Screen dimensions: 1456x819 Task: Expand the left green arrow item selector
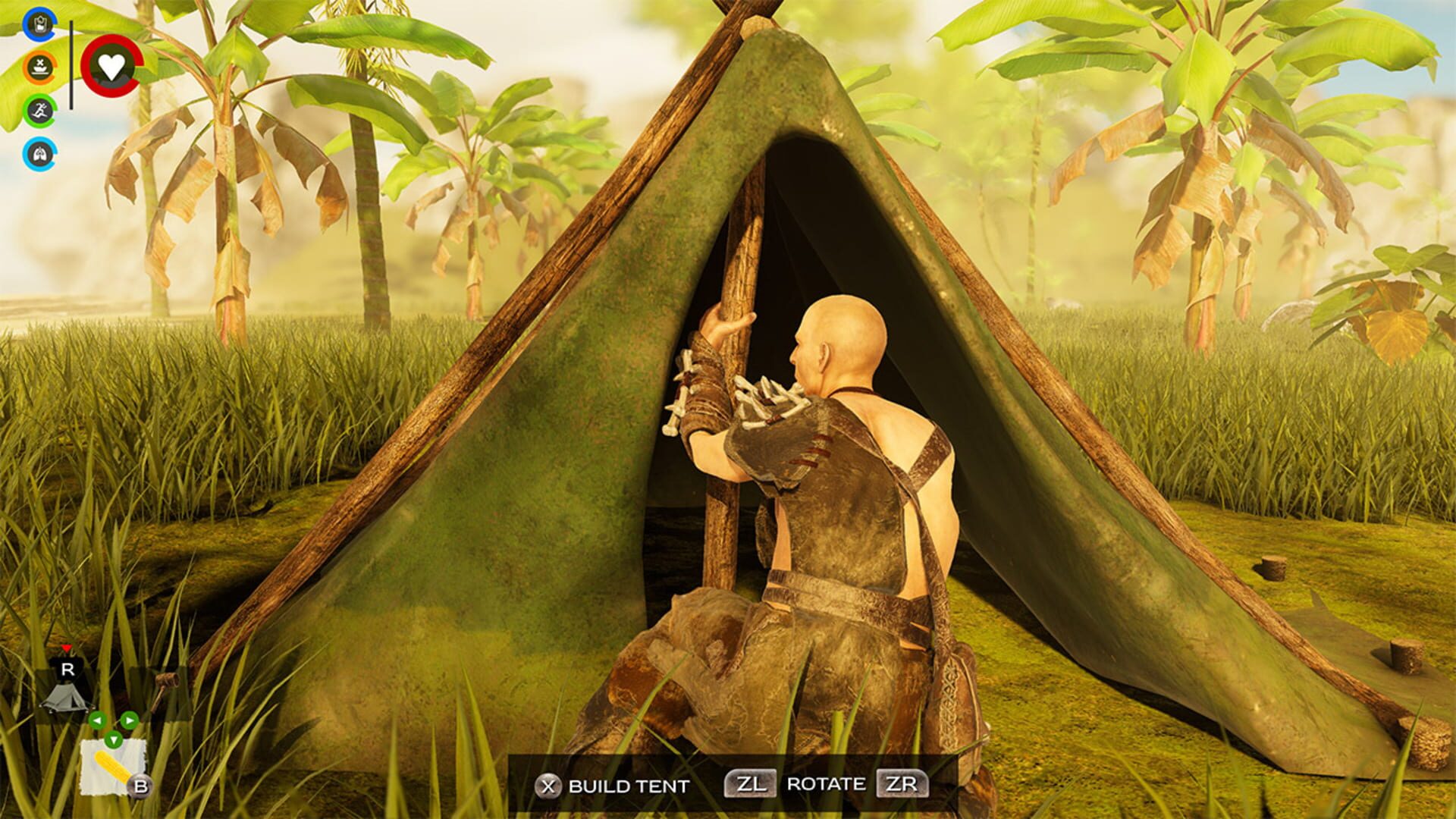tap(98, 720)
